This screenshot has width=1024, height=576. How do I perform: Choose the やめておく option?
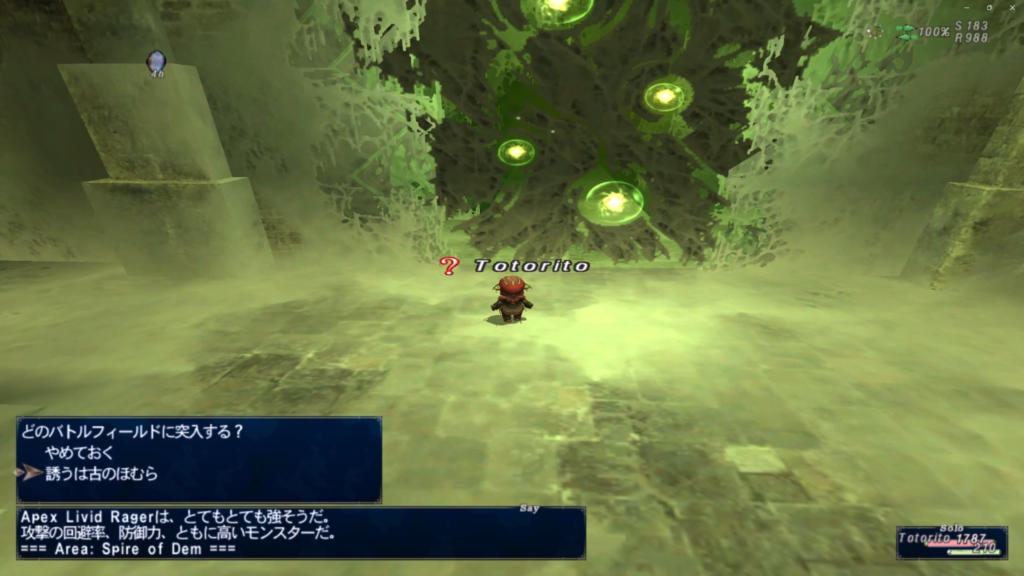click(x=80, y=453)
